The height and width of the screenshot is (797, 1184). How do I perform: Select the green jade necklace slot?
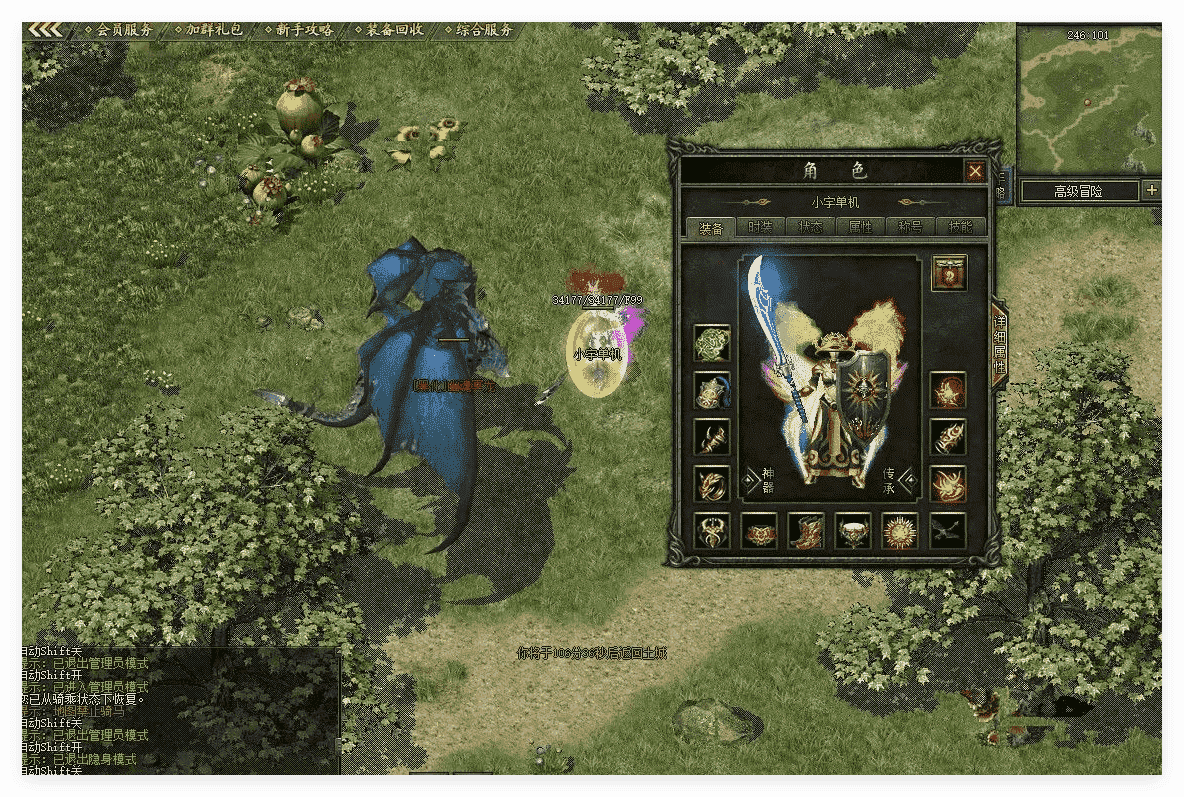[712, 343]
